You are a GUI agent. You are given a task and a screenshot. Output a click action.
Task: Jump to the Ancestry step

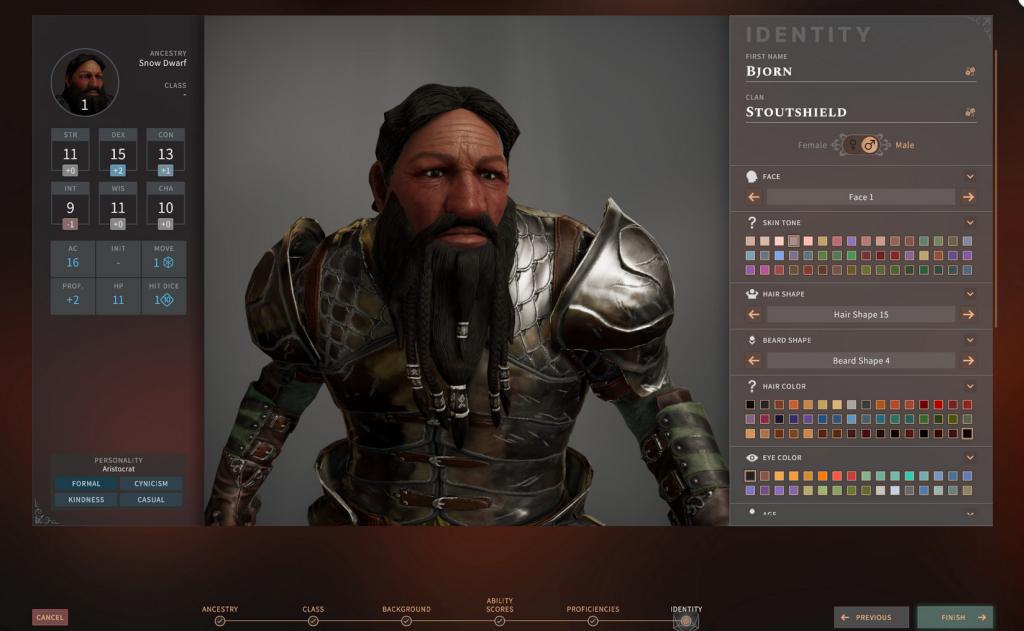click(220, 620)
